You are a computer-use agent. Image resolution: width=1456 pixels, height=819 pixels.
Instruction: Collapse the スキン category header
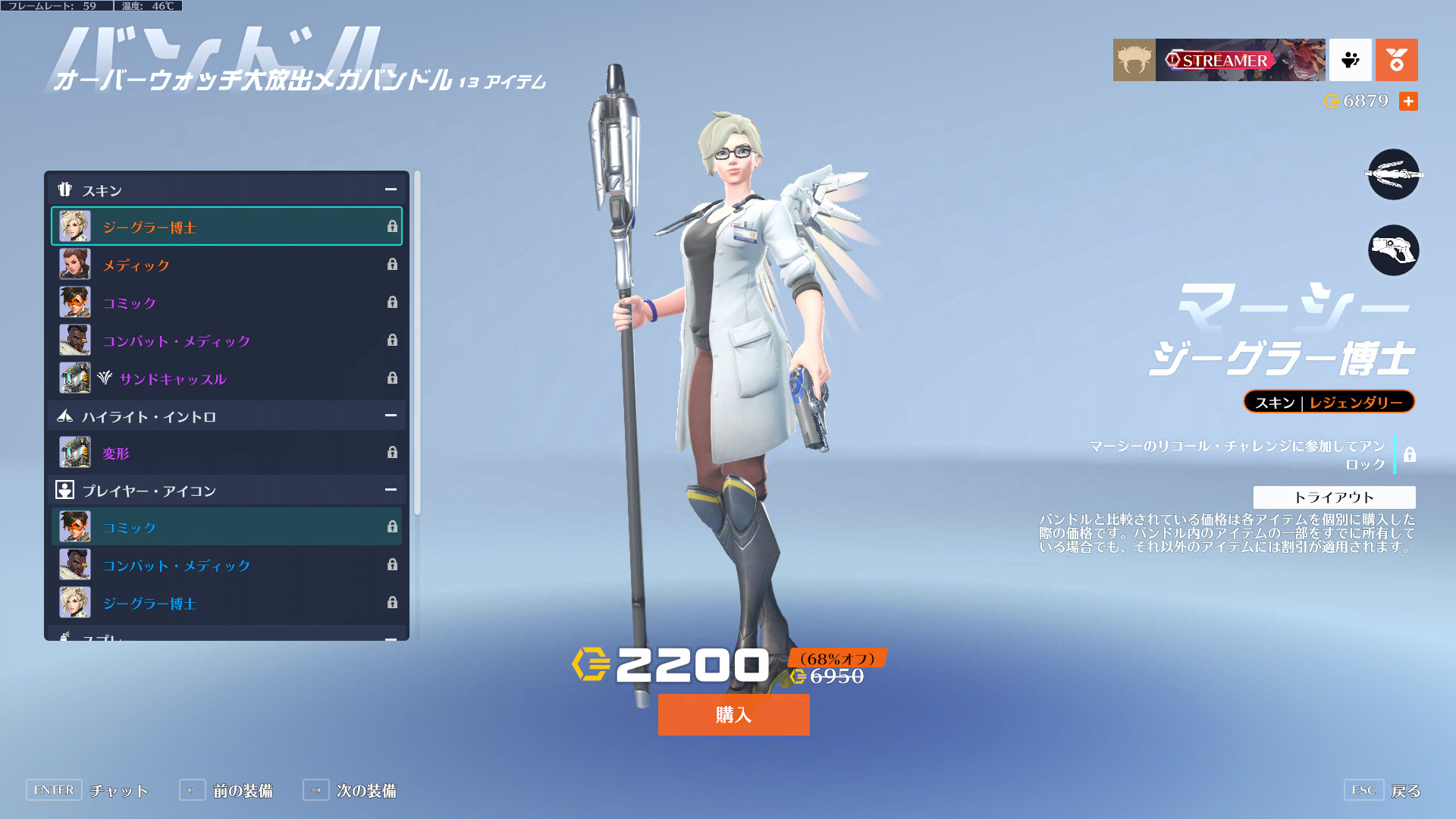point(391,190)
